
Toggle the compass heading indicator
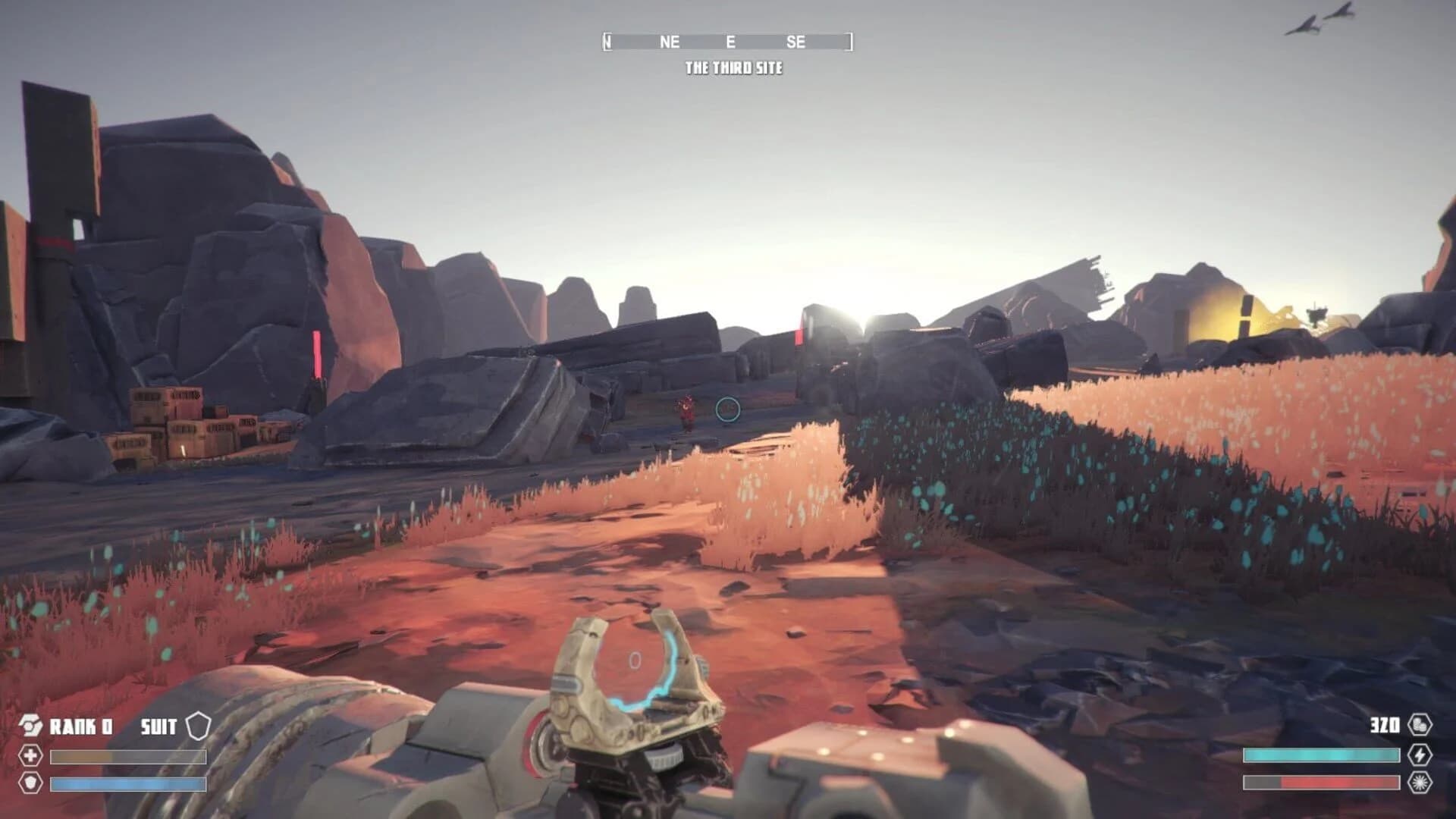[x=728, y=42]
